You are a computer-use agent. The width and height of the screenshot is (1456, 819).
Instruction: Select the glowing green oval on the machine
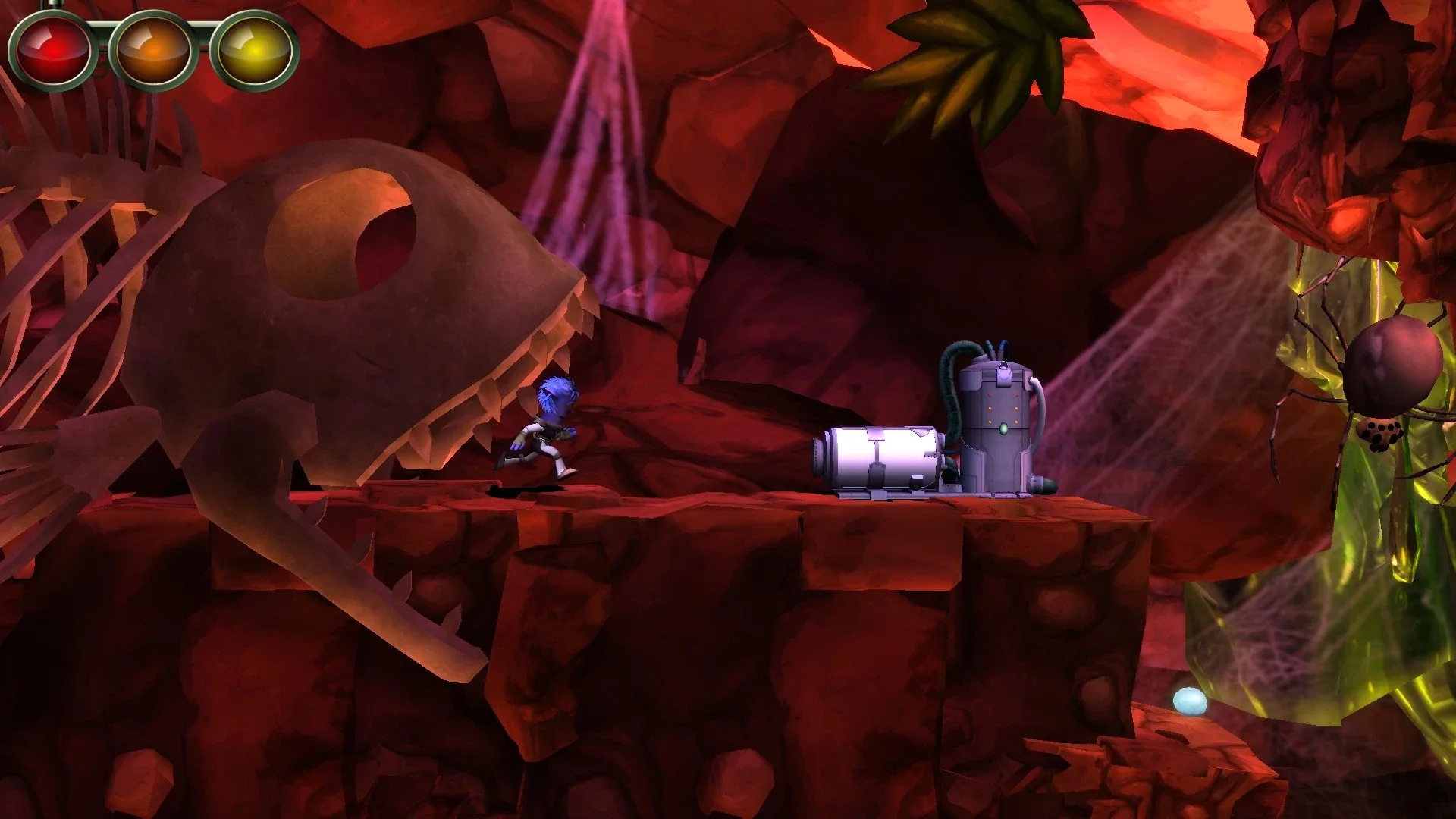1004,429
